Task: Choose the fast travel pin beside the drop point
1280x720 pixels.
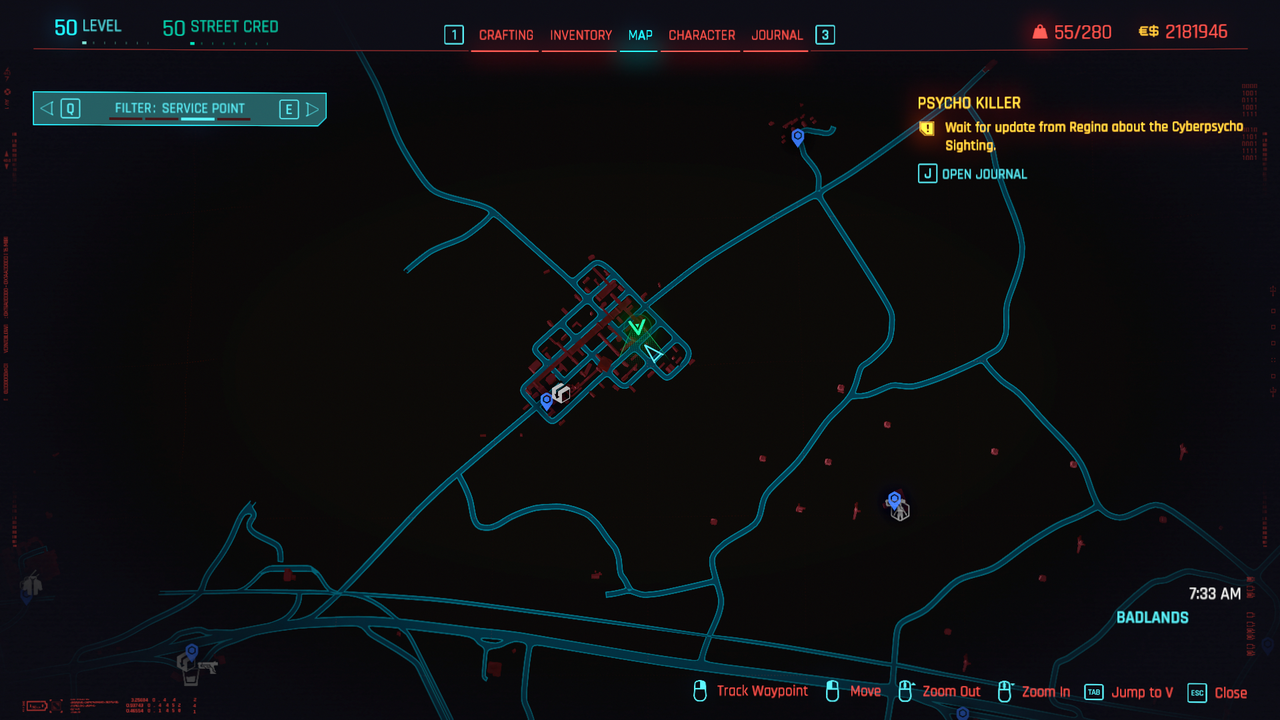Action: point(546,401)
